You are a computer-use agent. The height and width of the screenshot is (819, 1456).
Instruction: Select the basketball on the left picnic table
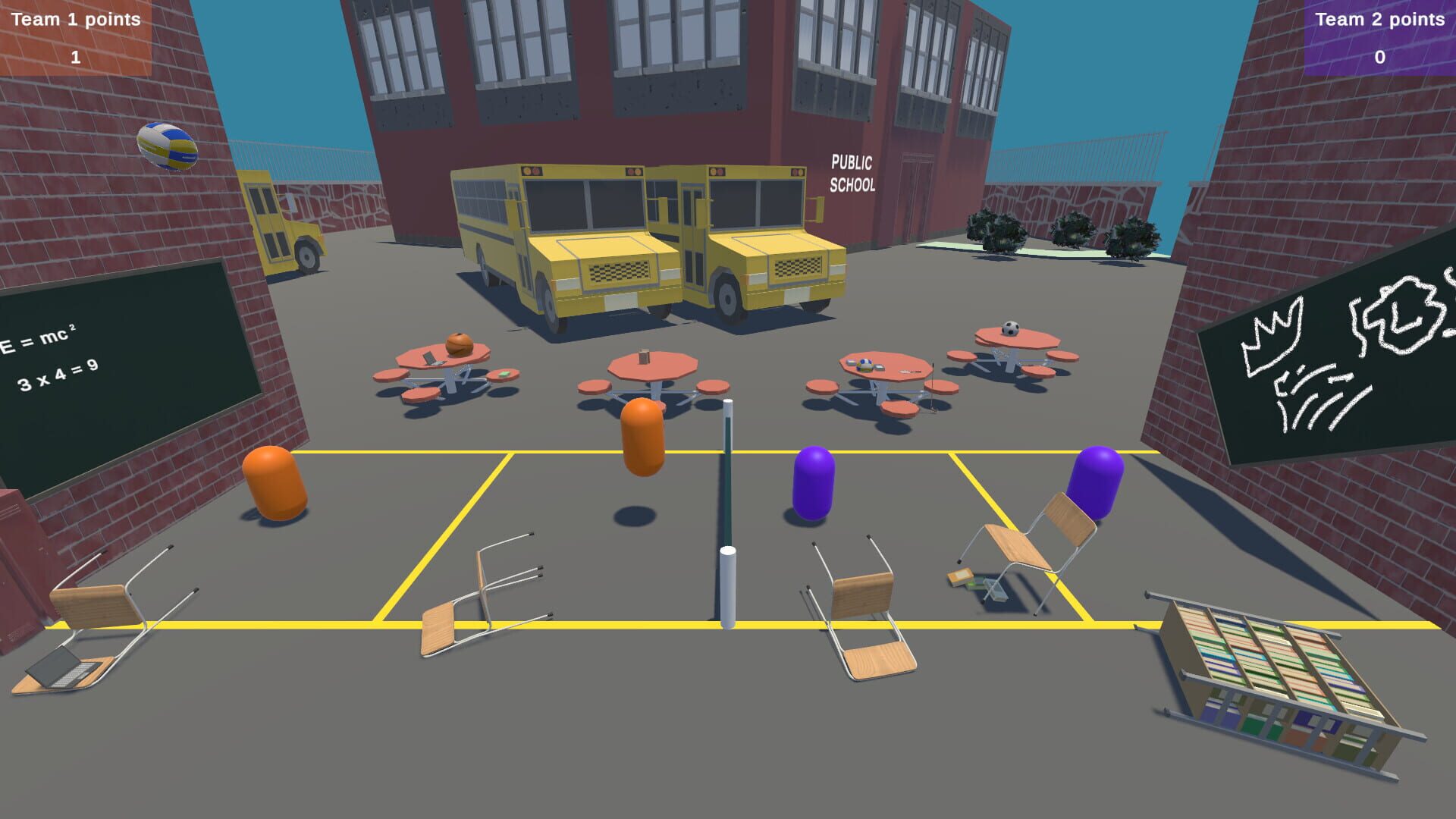pyautogui.click(x=460, y=344)
